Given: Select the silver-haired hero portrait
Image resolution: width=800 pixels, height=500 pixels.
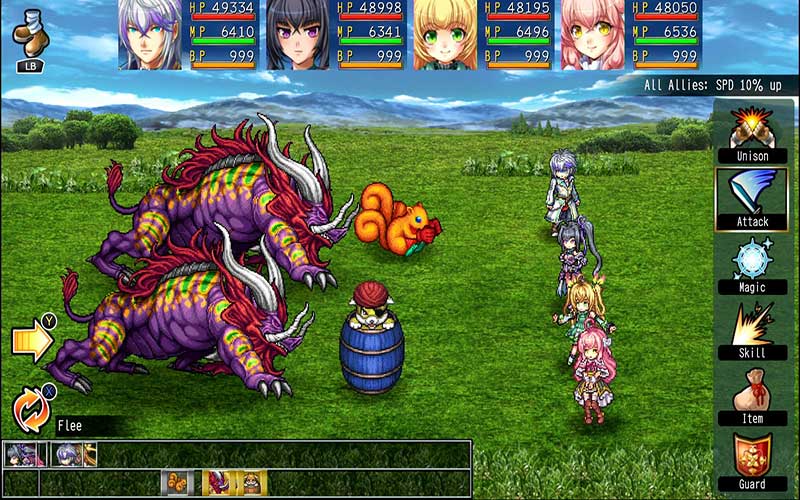Looking at the screenshot, I should pyautogui.click(x=151, y=34).
